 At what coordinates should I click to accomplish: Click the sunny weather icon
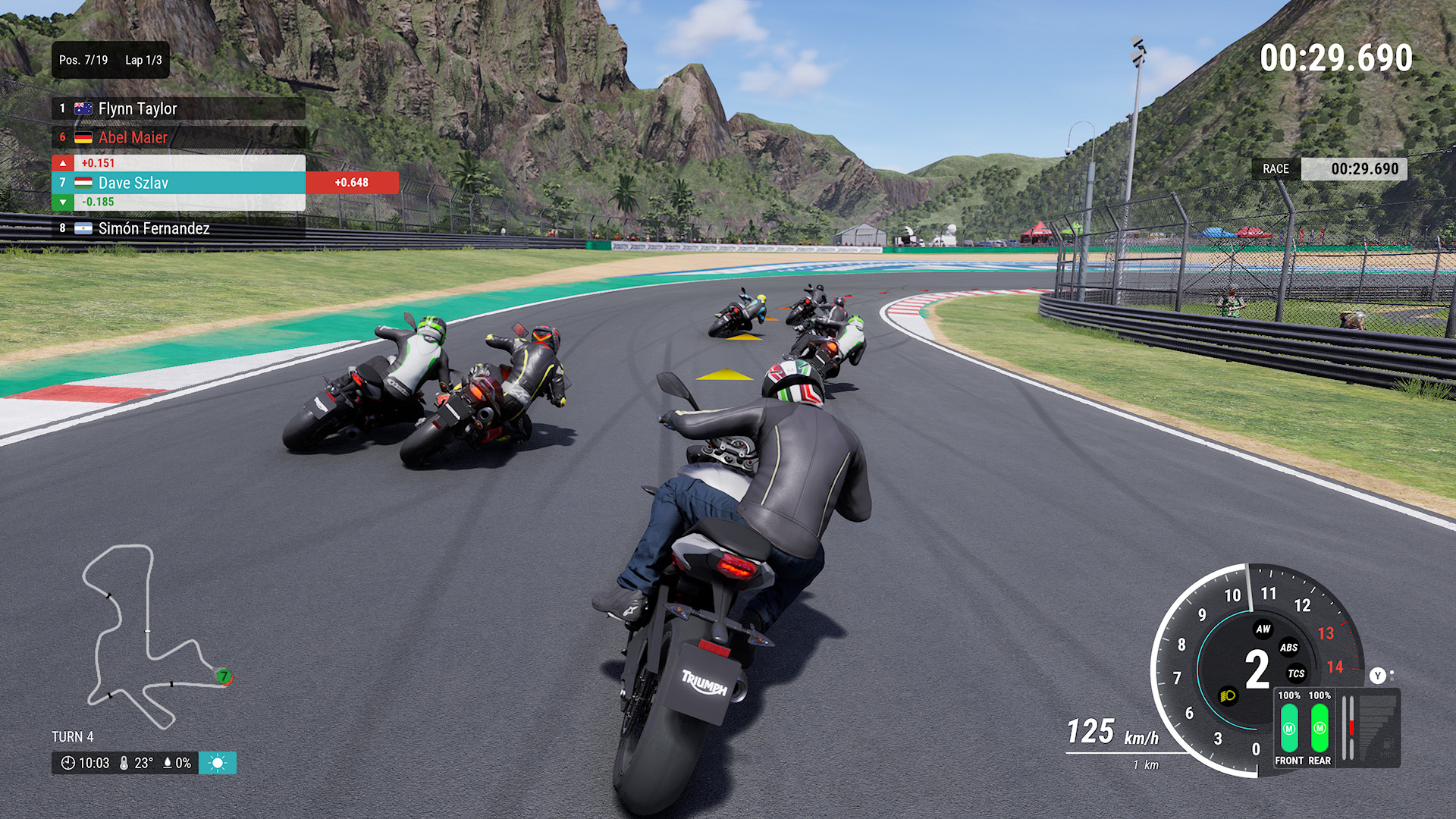pos(218,763)
